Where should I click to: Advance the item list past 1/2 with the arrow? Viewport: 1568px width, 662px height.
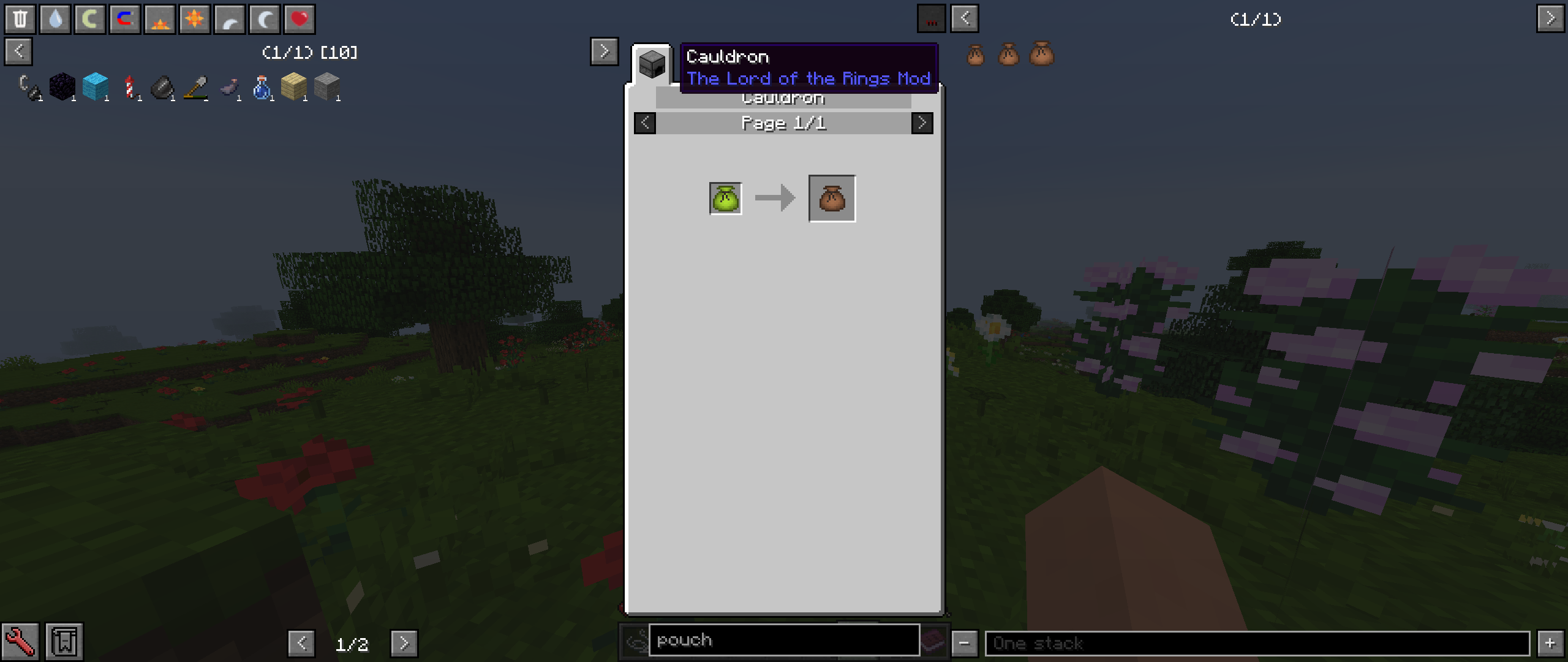[x=404, y=644]
